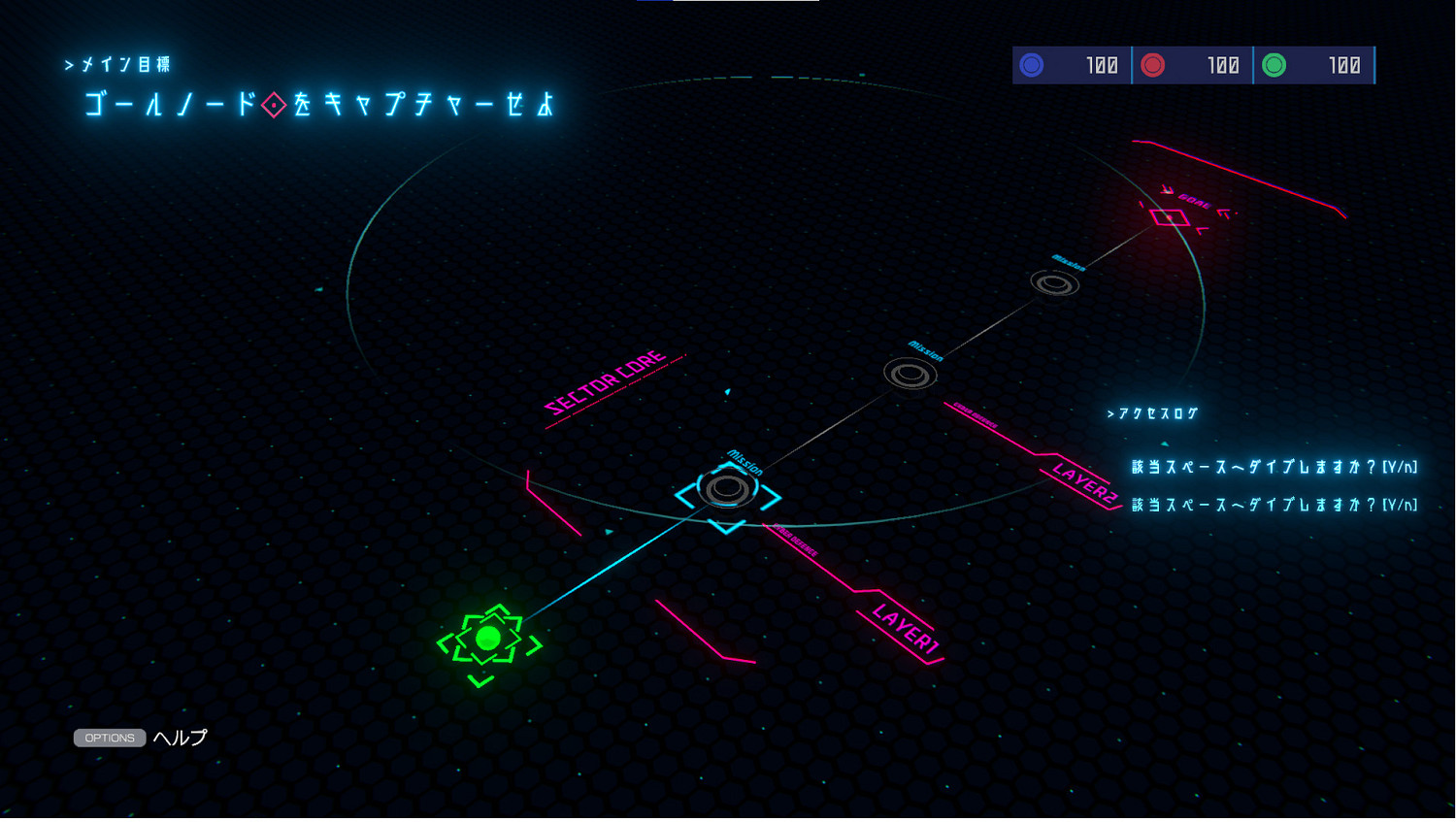Screen dimensions: 1456x822
Task: Click the red resource orb icon
Action: 1154,65
